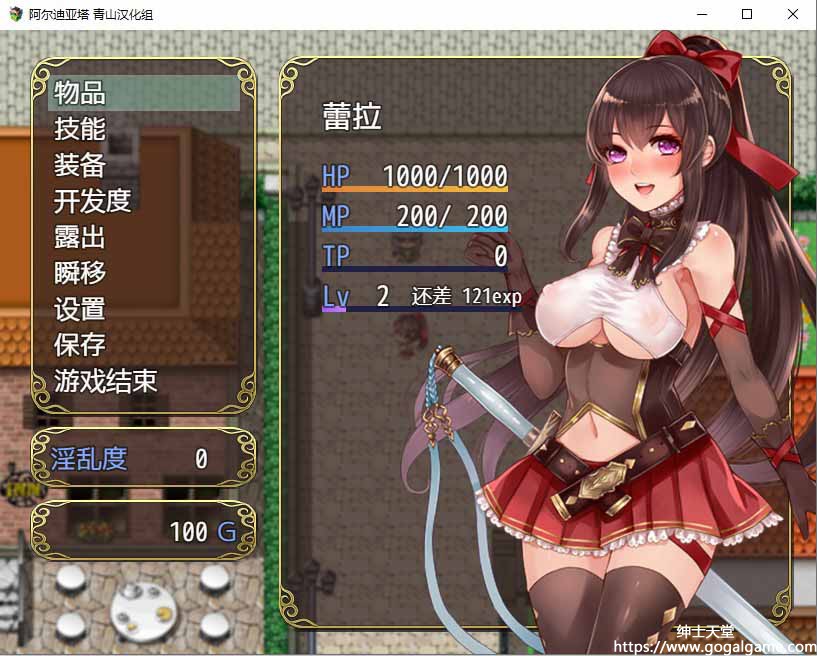The image size is (817, 656).
Task: Open 设置 (Settings)
Action: click(x=80, y=309)
